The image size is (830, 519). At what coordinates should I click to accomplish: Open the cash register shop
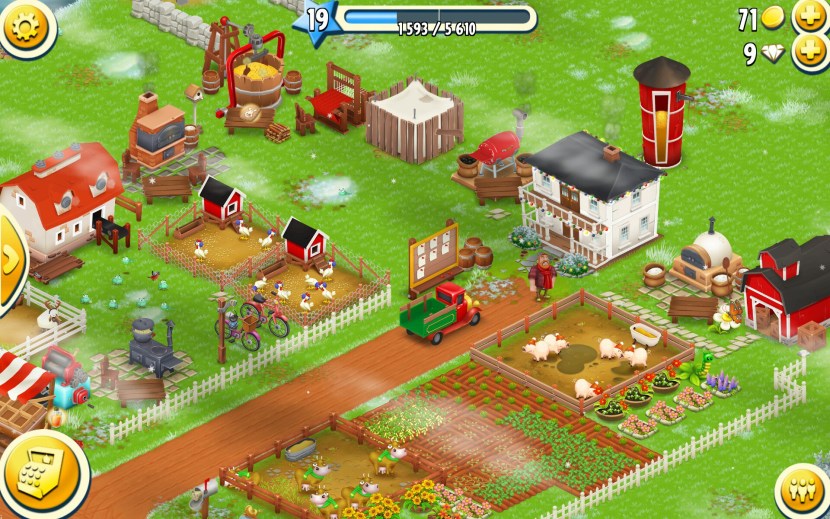(40, 472)
